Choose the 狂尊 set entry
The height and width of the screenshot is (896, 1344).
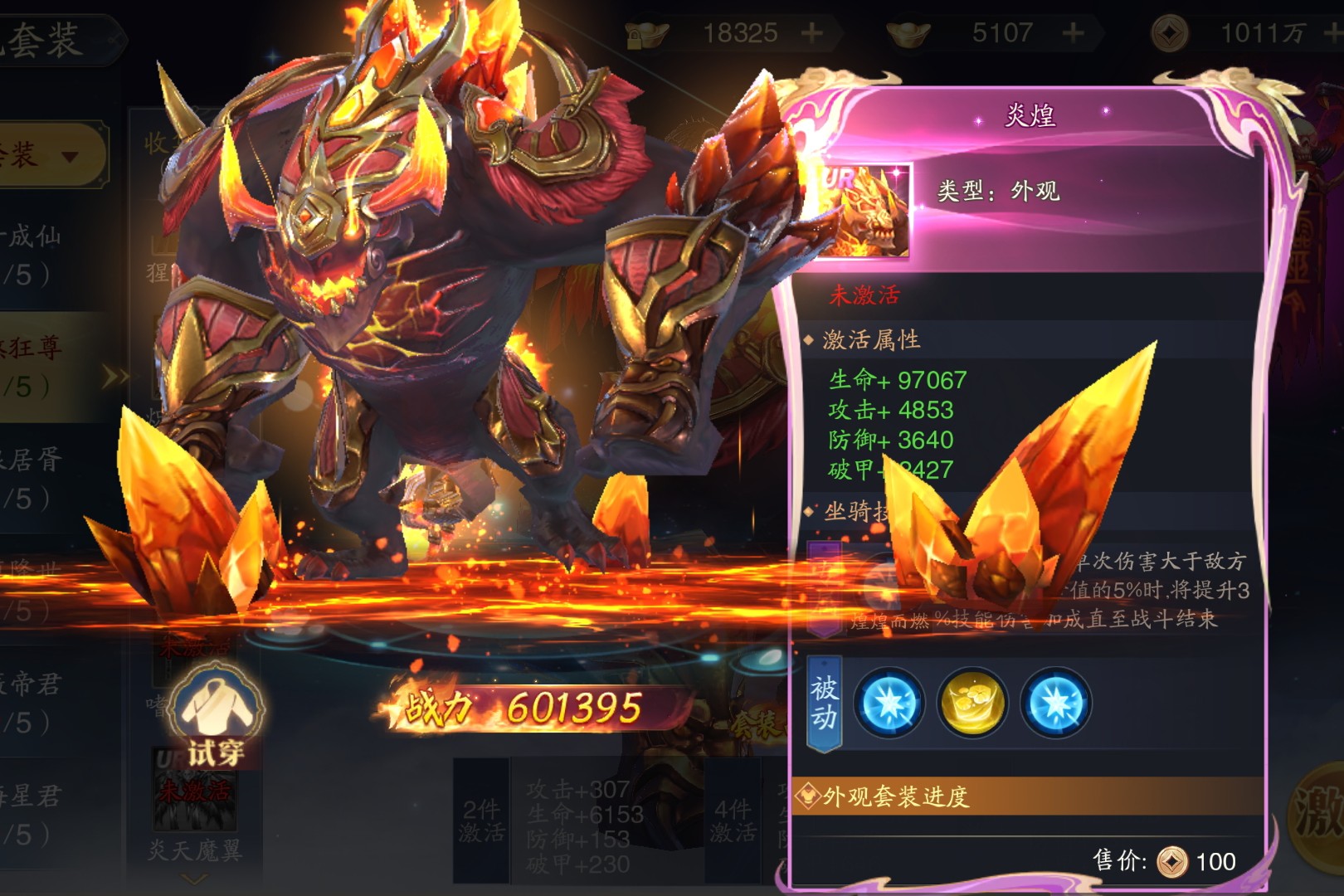click(x=33, y=365)
